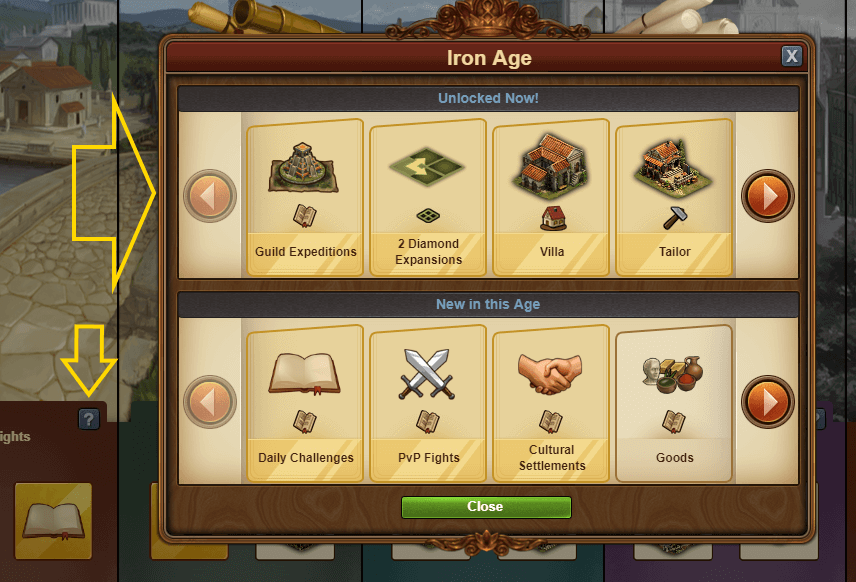Open the Tailor building card
This screenshot has width=856, height=582.
[x=674, y=197]
